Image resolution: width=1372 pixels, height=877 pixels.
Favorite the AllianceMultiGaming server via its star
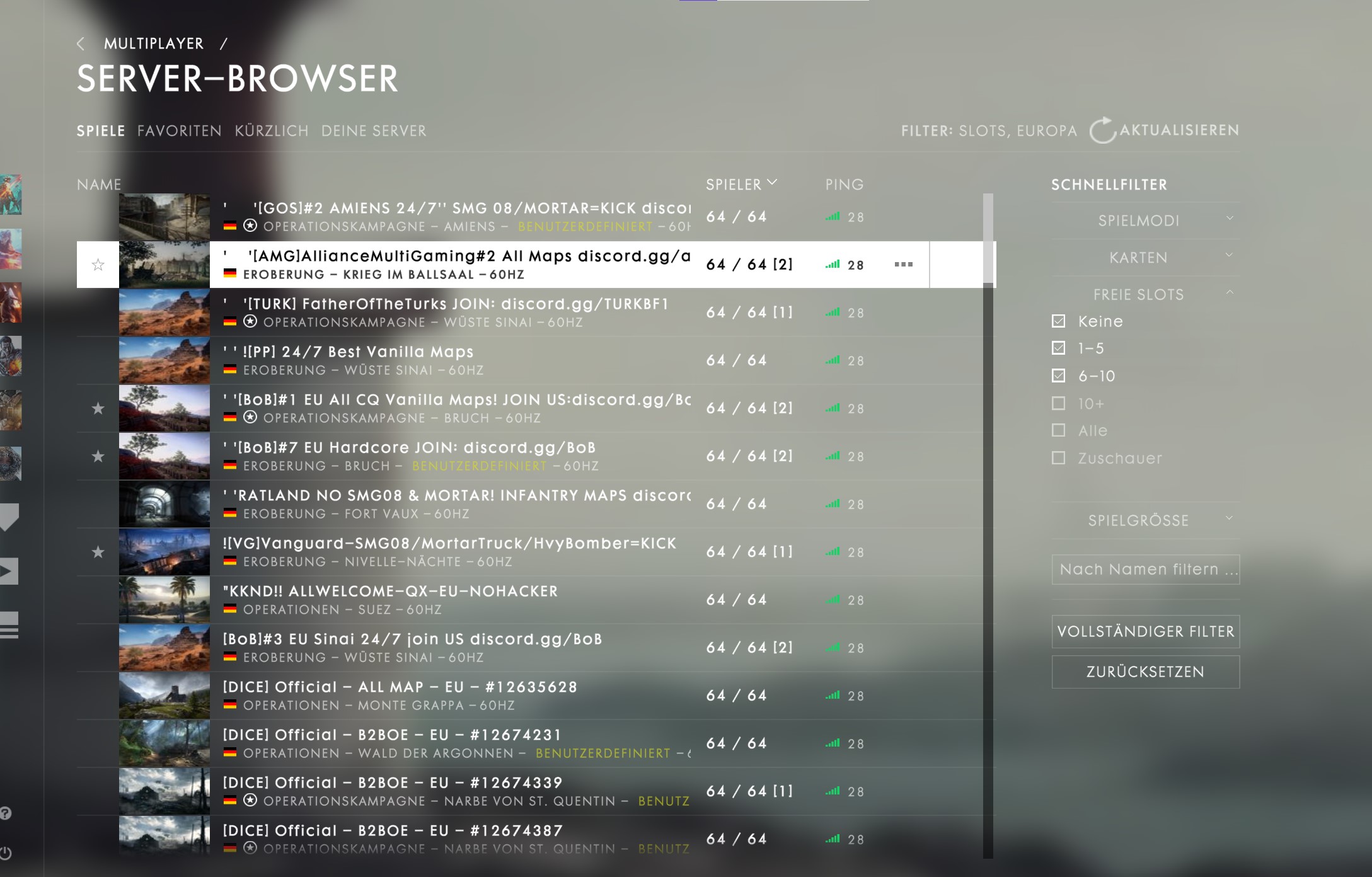coord(98,265)
